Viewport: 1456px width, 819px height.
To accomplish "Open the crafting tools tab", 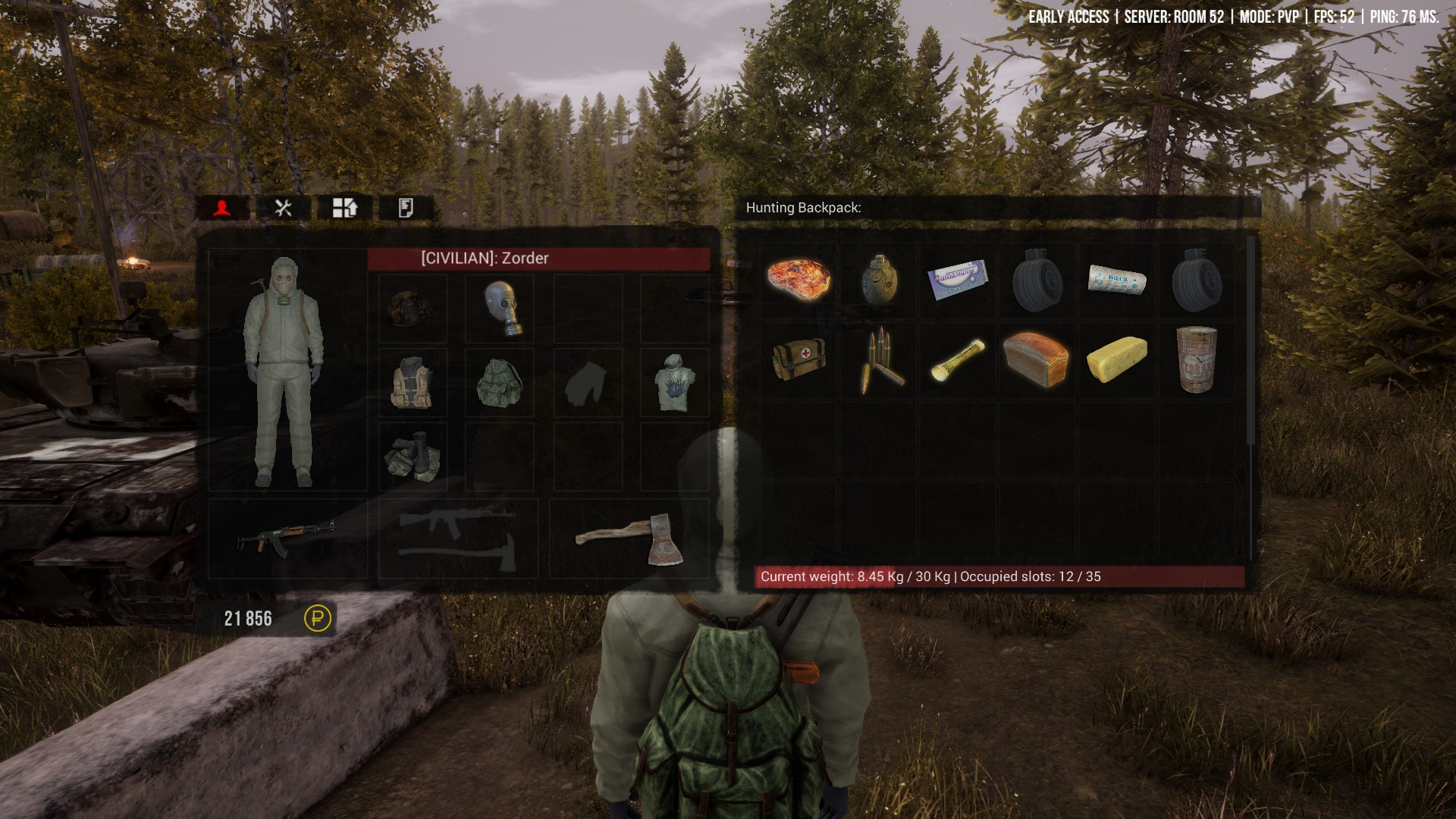I will 283,208.
